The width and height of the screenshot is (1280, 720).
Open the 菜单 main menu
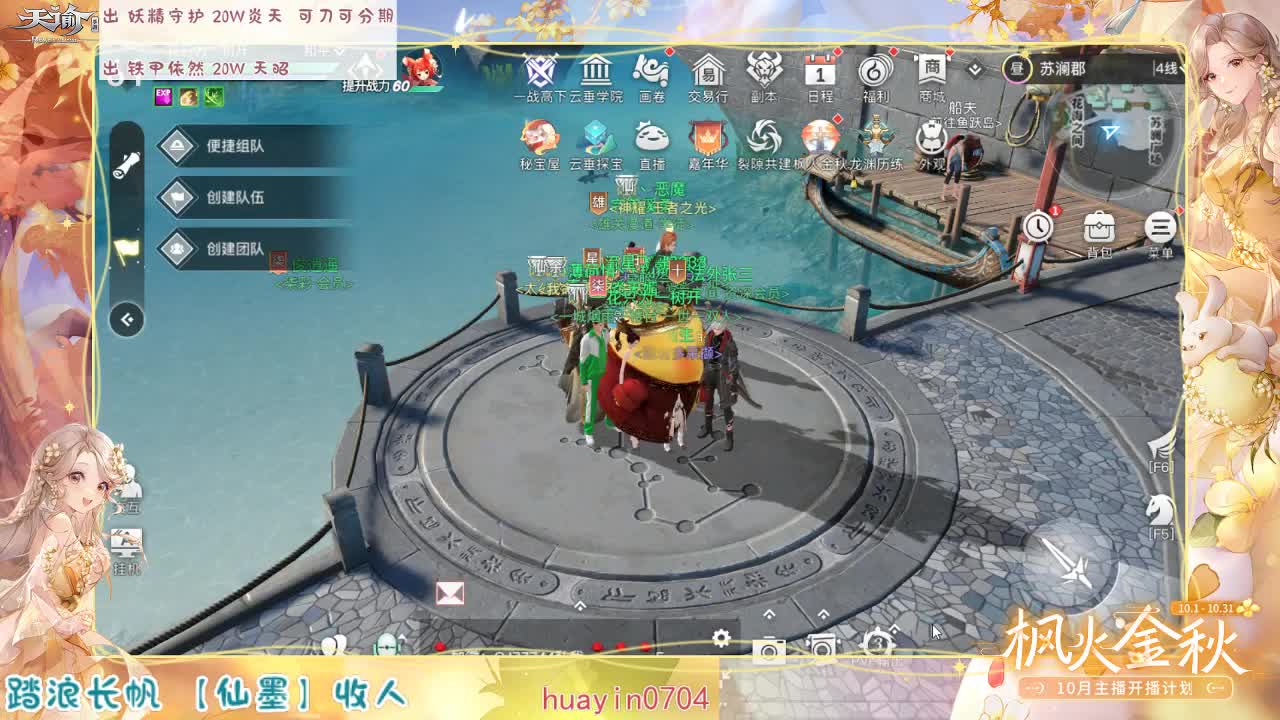pos(1159,228)
